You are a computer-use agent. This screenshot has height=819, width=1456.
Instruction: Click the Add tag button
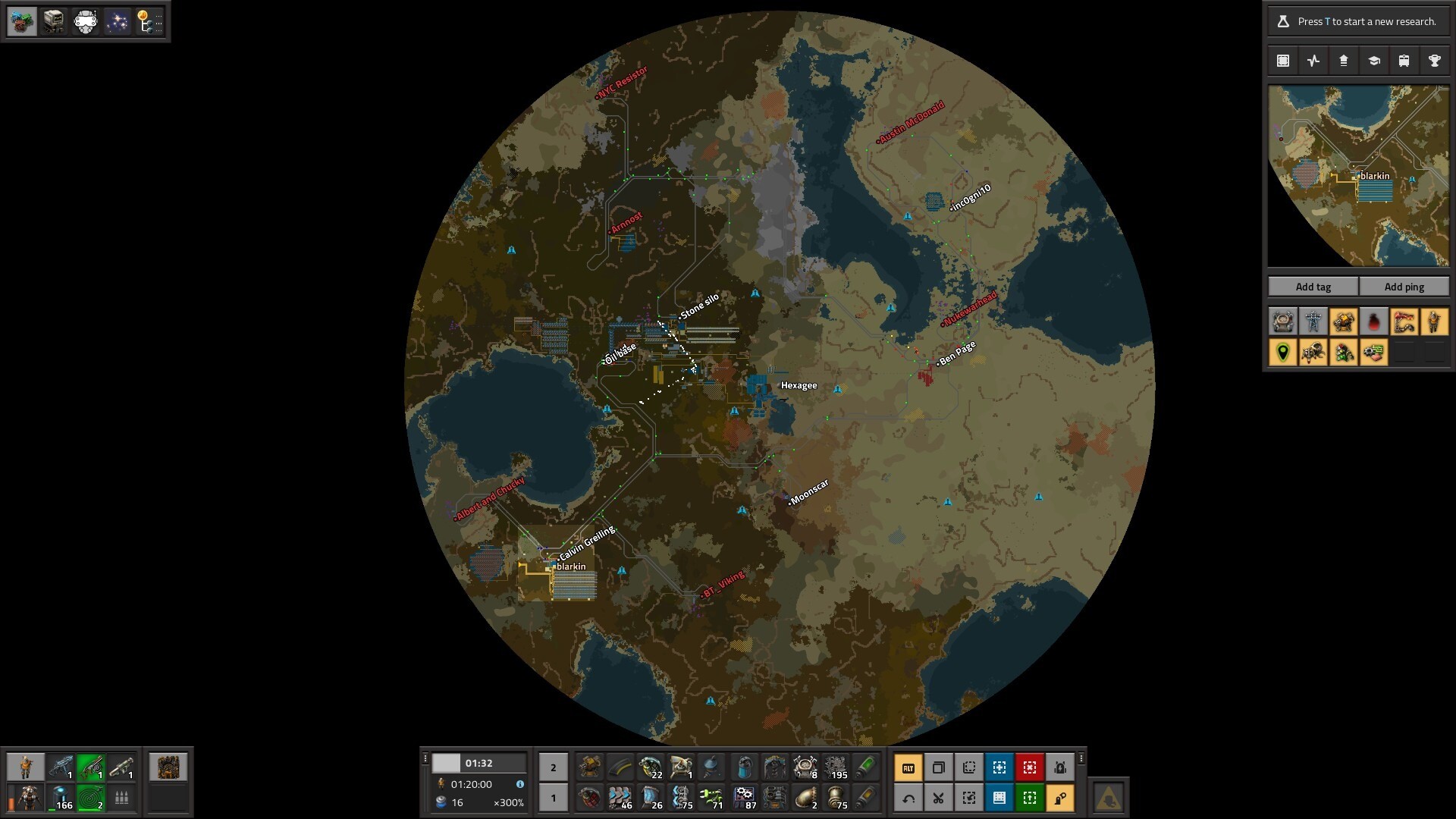[x=1313, y=287]
